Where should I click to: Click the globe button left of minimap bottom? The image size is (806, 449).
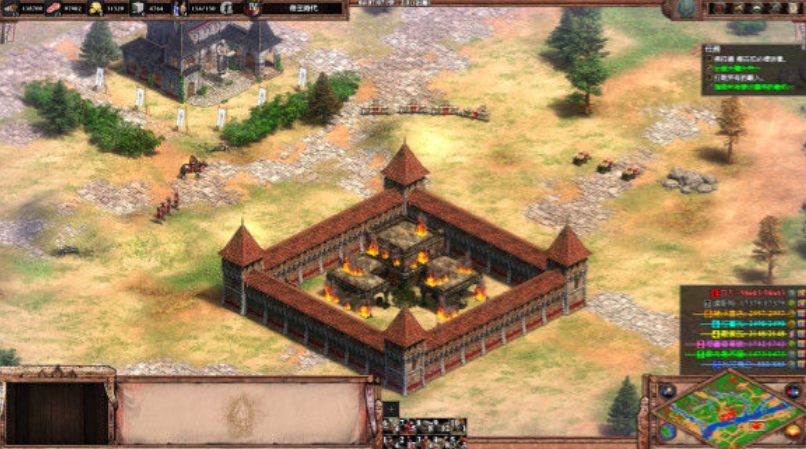click(667, 431)
